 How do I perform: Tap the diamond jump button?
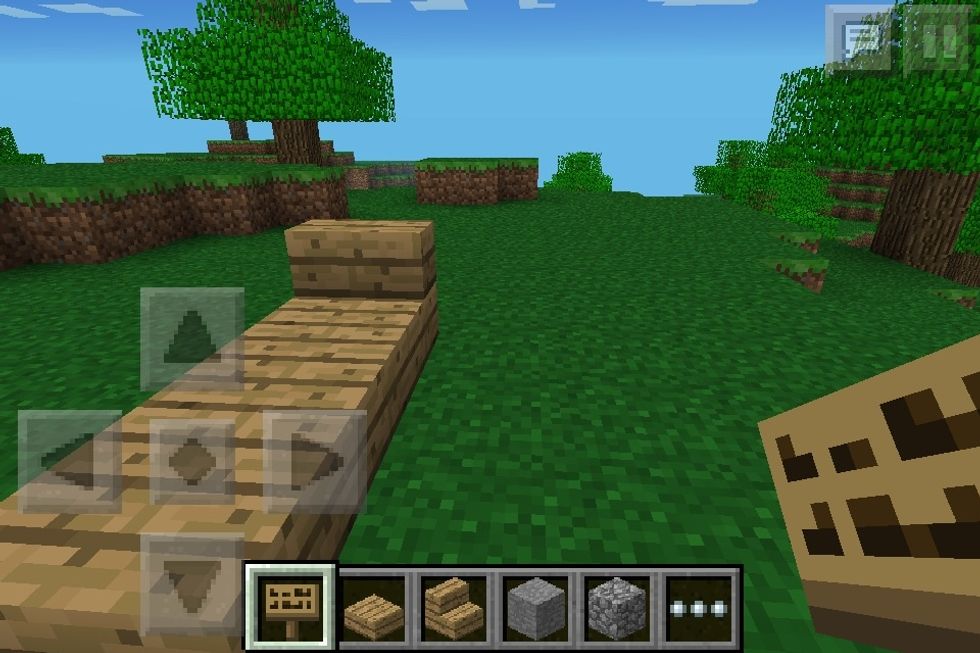click(x=192, y=460)
